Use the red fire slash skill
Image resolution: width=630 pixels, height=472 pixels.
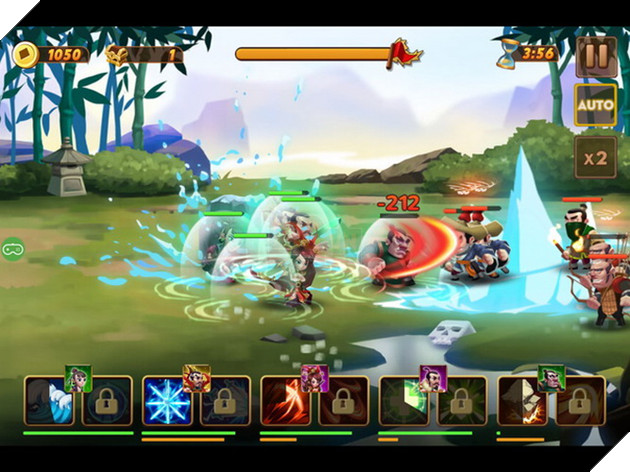pos(285,401)
